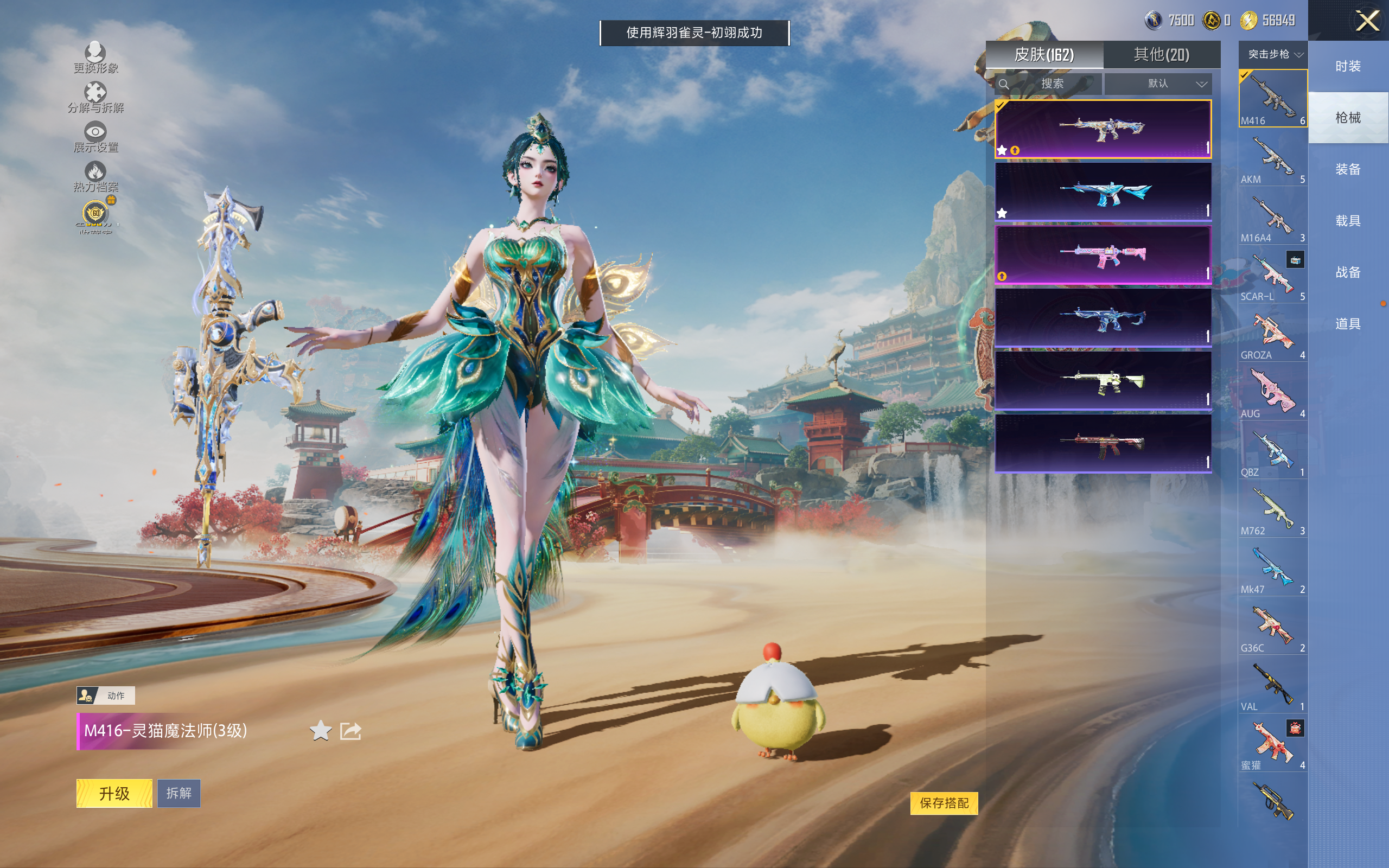The image size is (1389, 868).
Task: Close the inventory screen with the X
Action: (x=1367, y=21)
